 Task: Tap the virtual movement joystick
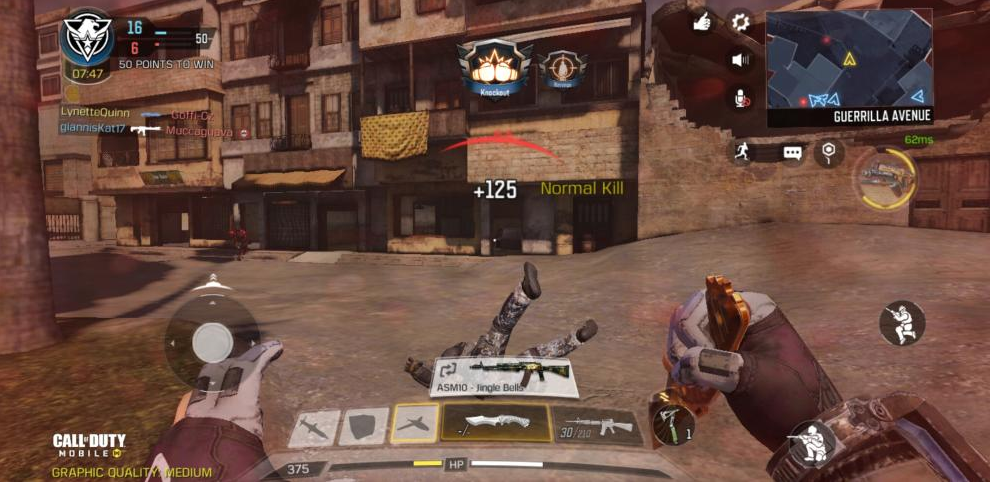click(x=212, y=344)
